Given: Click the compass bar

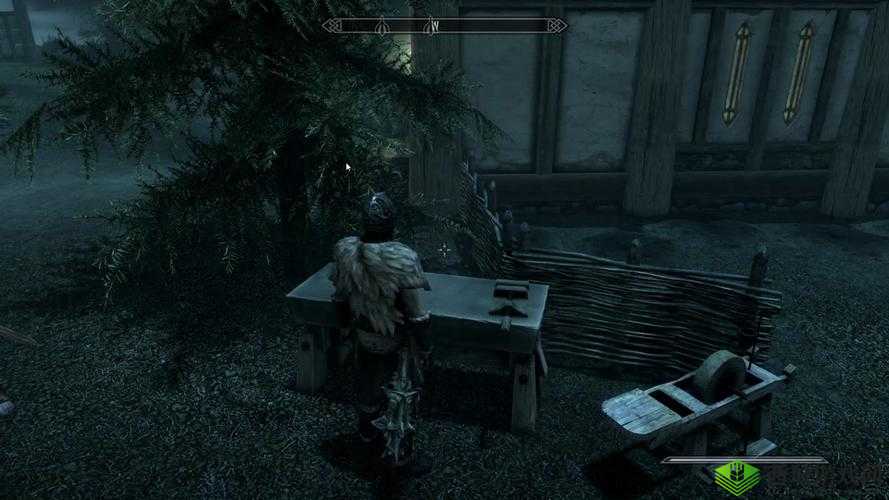Looking at the screenshot, I should pyautogui.click(x=445, y=25).
